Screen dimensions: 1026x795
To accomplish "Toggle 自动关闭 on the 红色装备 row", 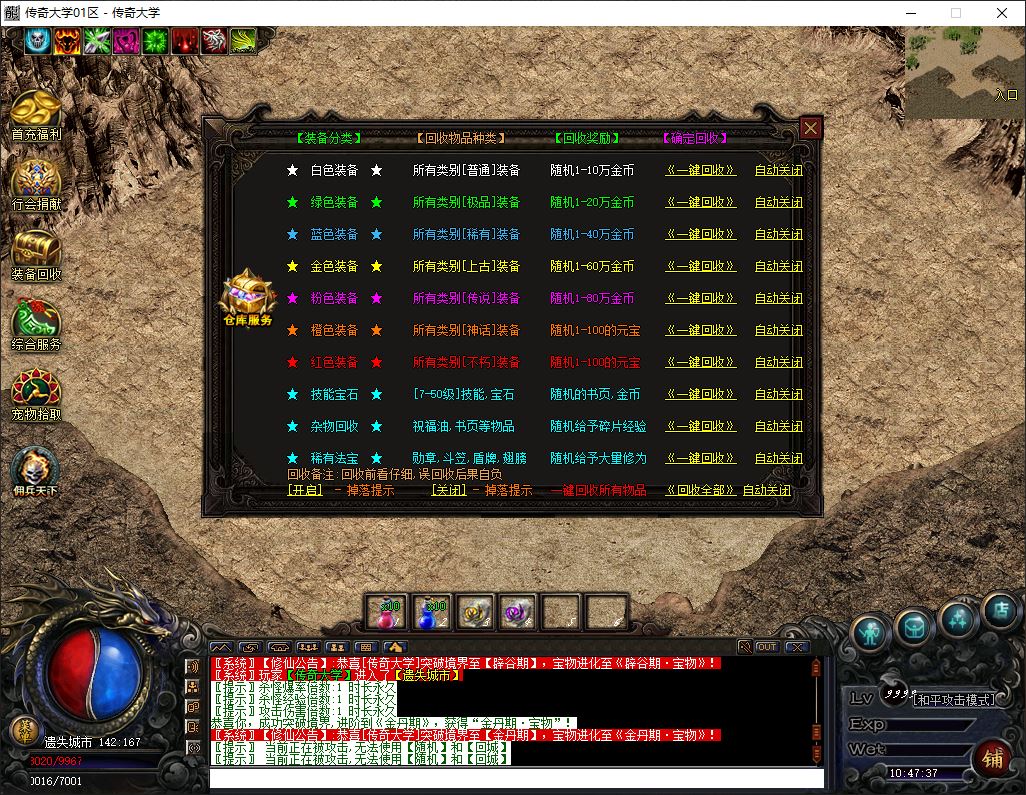I will coord(778,363).
